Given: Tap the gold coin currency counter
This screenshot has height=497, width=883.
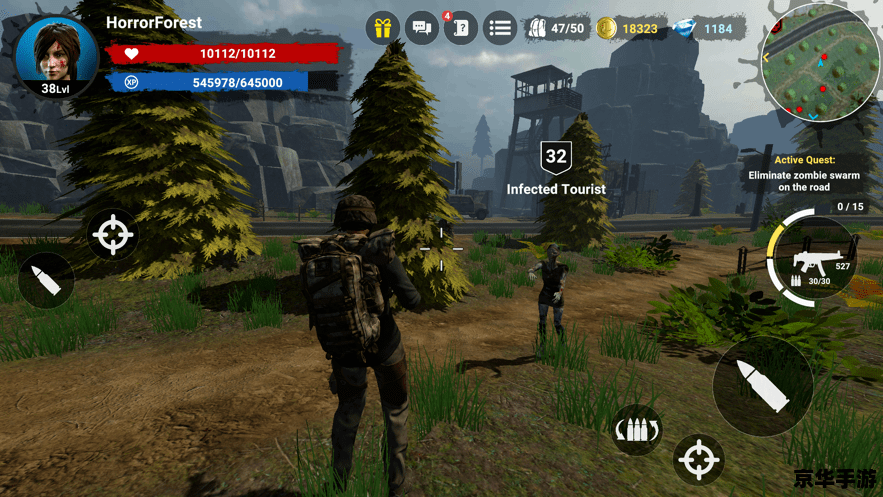Looking at the screenshot, I should [x=628, y=29].
